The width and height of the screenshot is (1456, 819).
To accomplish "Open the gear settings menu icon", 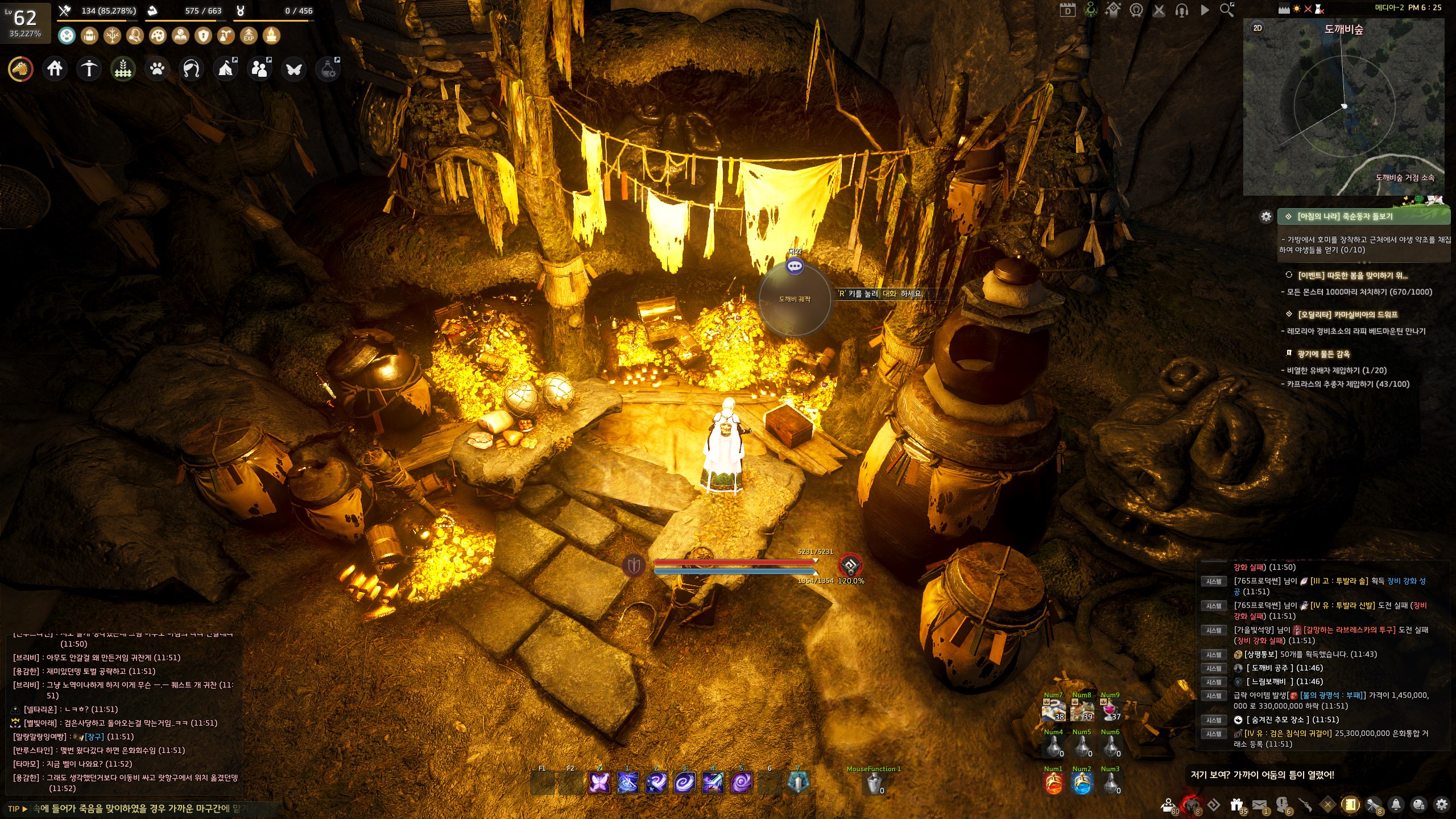I will pos(1441,804).
